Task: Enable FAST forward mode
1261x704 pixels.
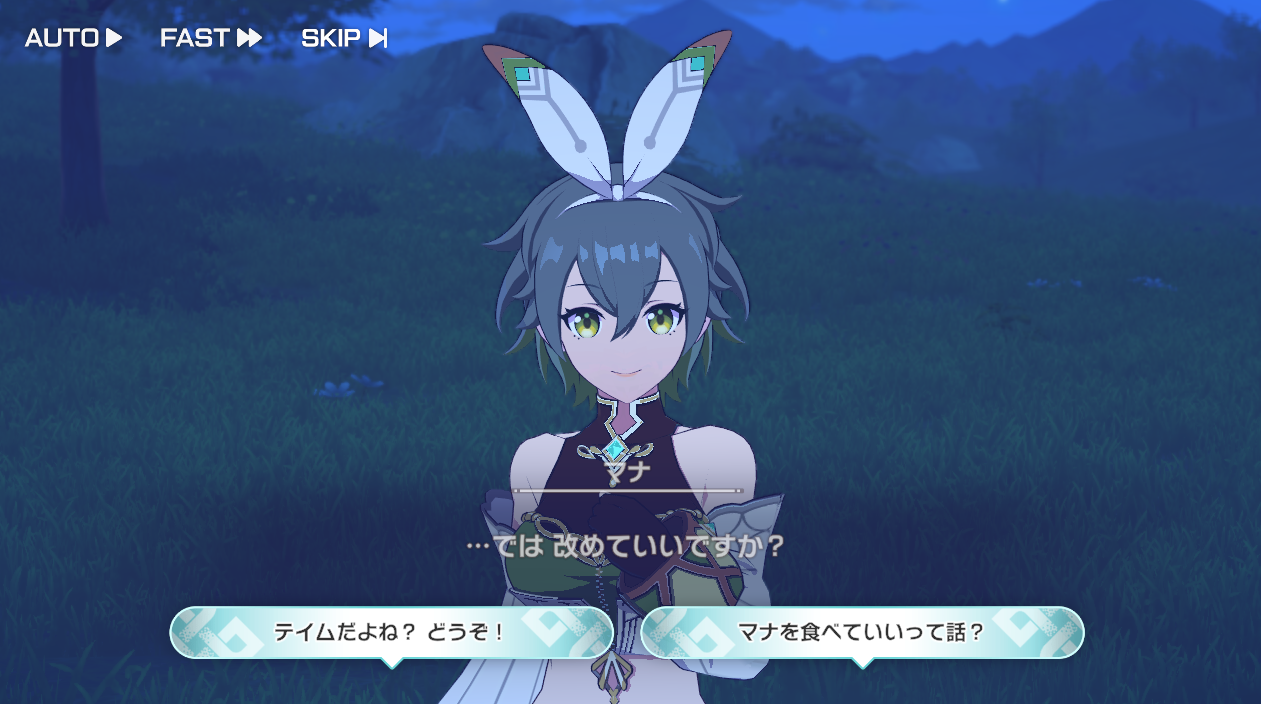Action: [210, 38]
